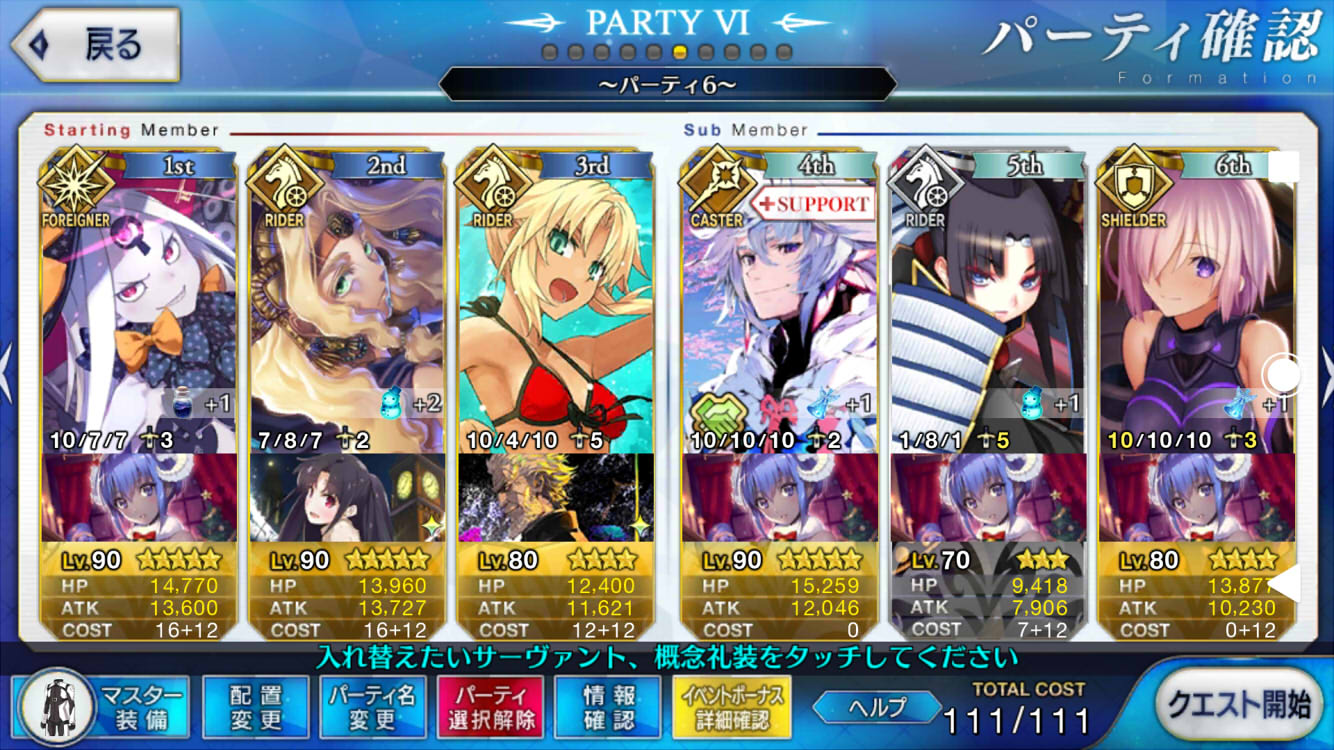Select the 6th slot Shielder servant
Image resolution: width=1334 pixels, height=750 pixels.
pyautogui.click(x=1195, y=300)
